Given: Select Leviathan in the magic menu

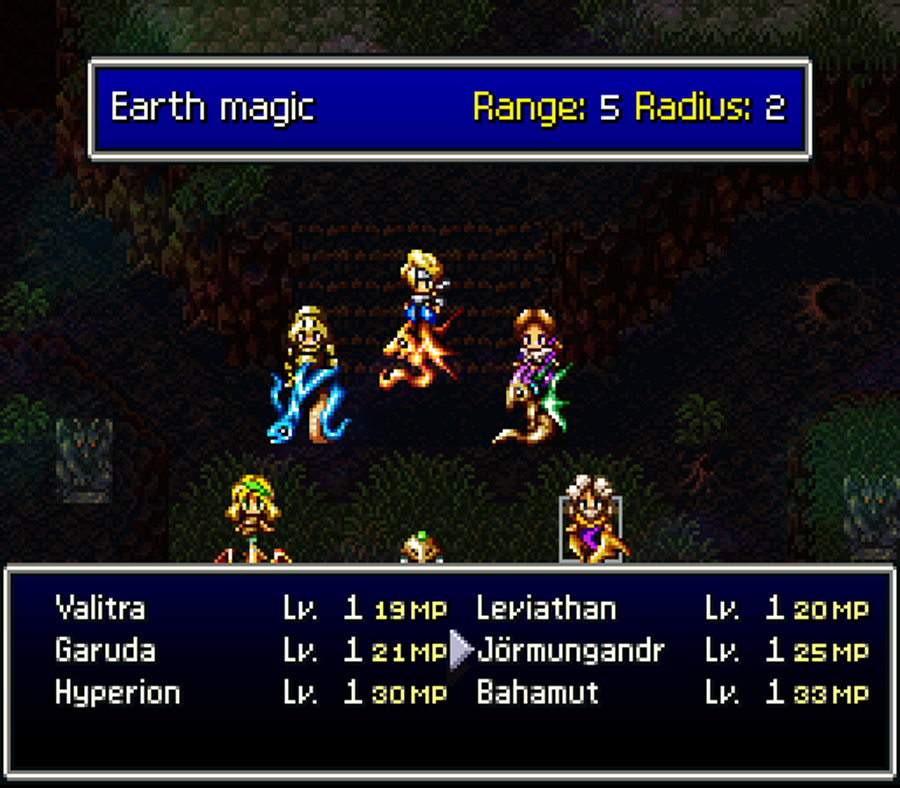Looking at the screenshot, I should pyautogui.click(x=546, y=608).
